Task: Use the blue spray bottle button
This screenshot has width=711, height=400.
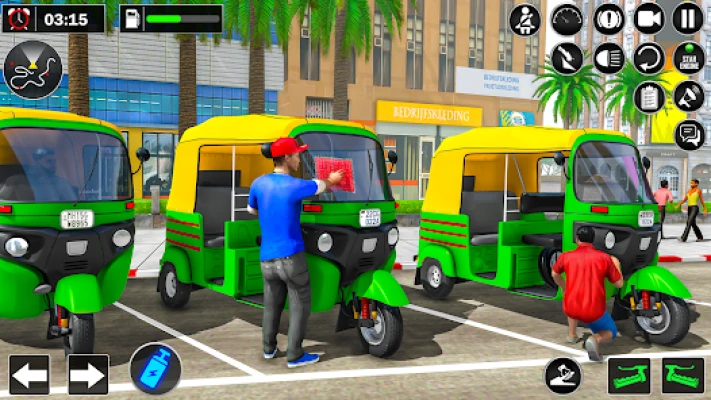Action: click(155, 368)
